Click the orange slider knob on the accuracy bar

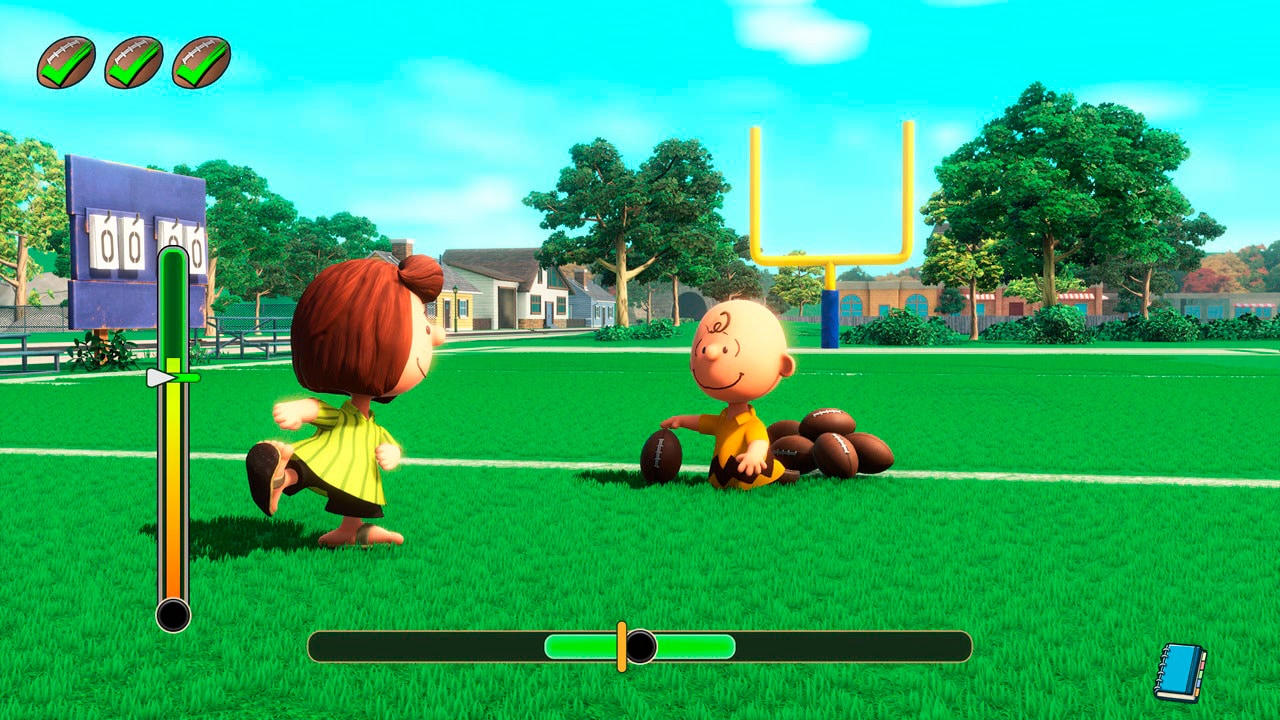(624, 645)
